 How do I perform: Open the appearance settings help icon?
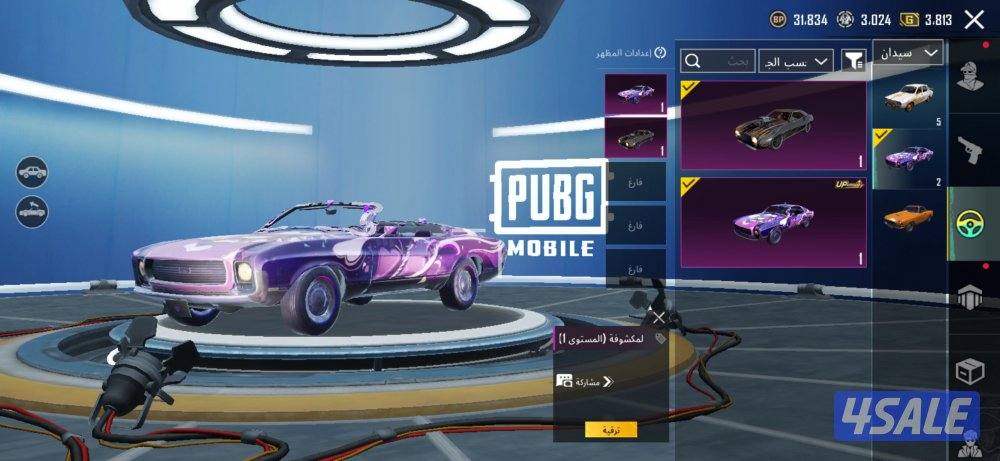click(660, 52)
